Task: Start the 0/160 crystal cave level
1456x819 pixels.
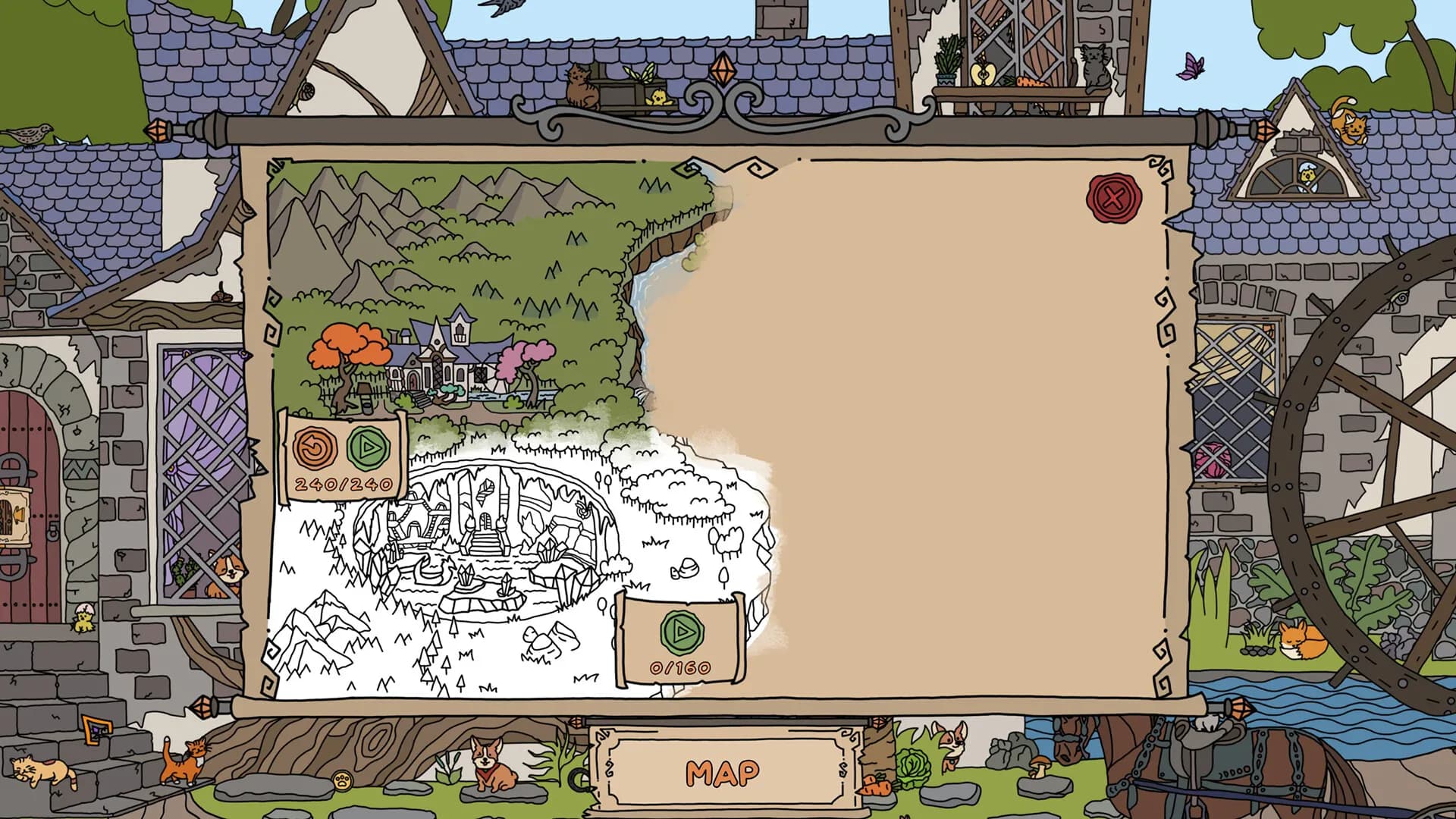Action: [x=682, y=631]
